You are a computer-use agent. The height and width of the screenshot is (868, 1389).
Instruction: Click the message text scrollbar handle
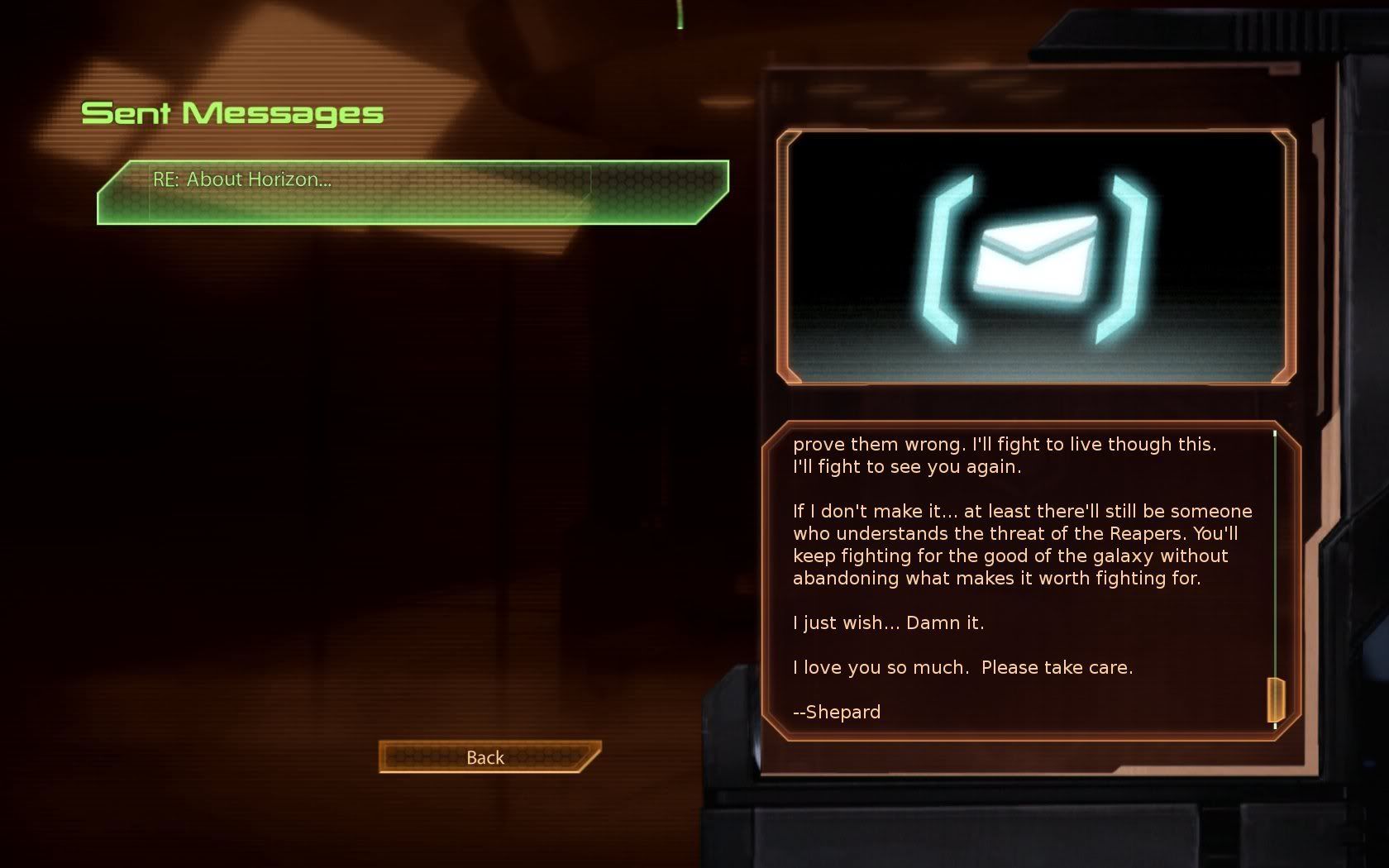[1276, 699]
